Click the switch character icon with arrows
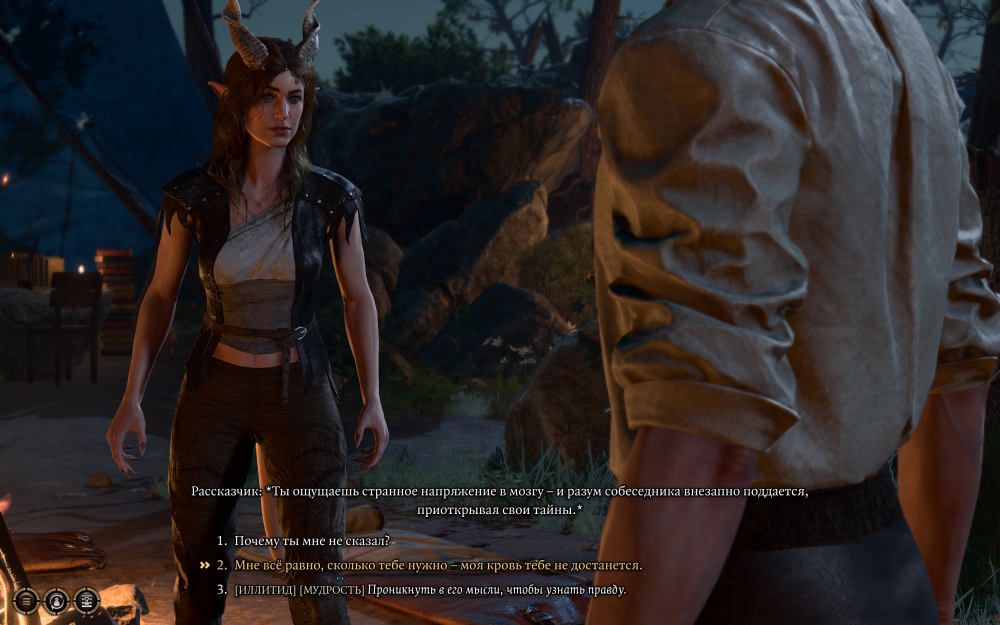This screenshot has height=625, width=1000. (56, 600)
